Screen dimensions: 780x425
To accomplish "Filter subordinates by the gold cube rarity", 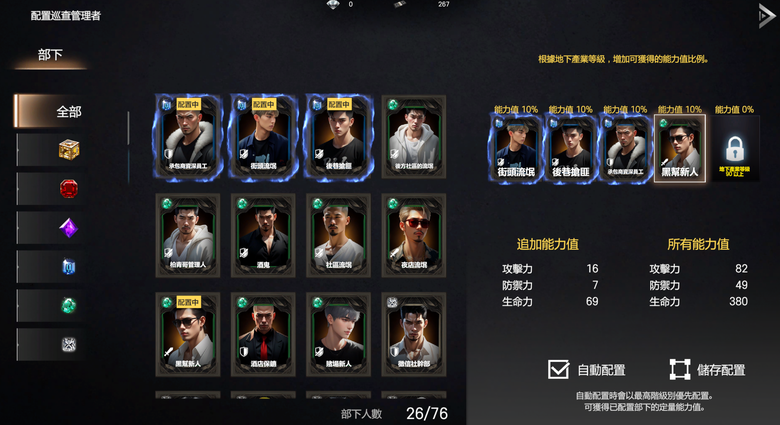I will (68, 150).
